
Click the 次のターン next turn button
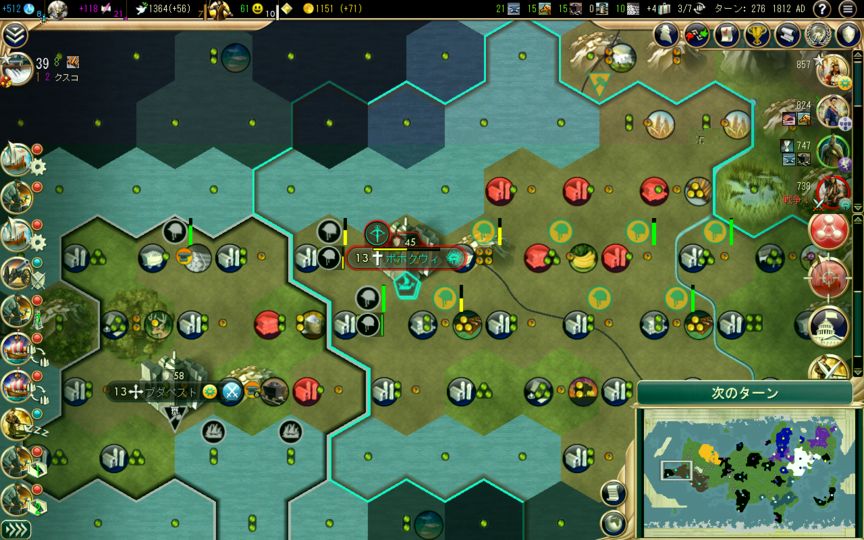pyautogui.click(x=745, y=393)
